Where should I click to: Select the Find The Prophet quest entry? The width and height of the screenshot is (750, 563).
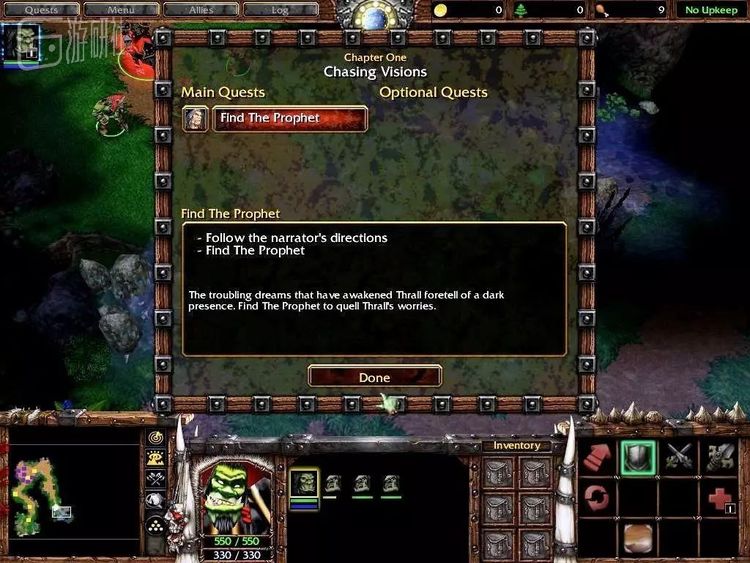289,118
